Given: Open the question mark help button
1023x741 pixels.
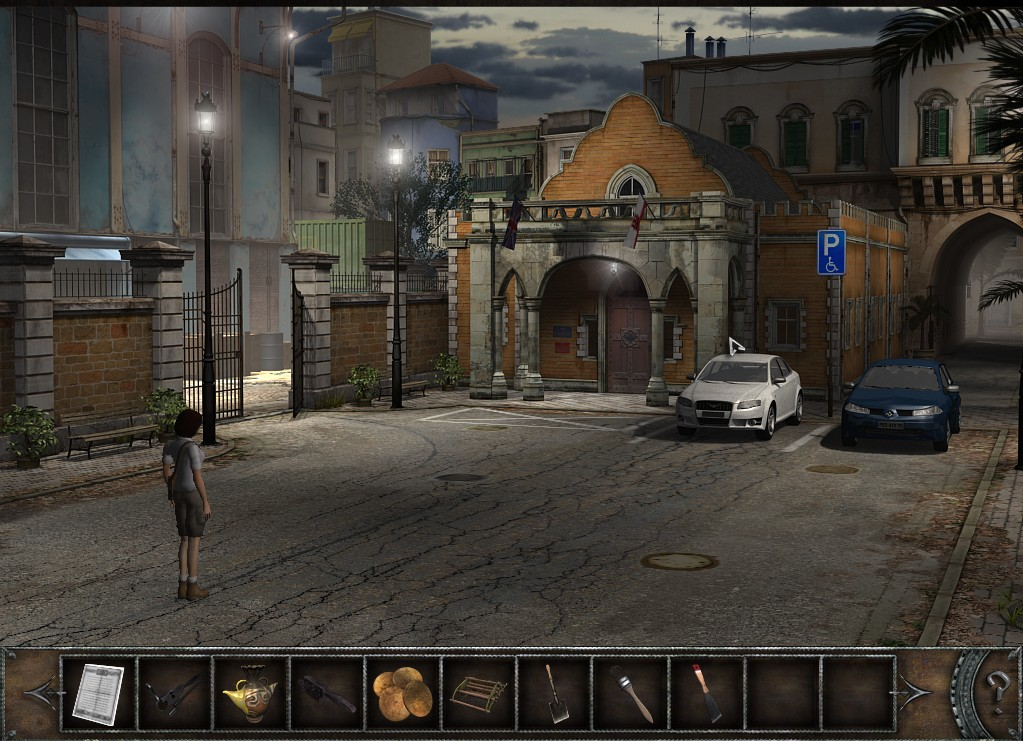Looking at the screenshot, I should [x=997, y=691].
